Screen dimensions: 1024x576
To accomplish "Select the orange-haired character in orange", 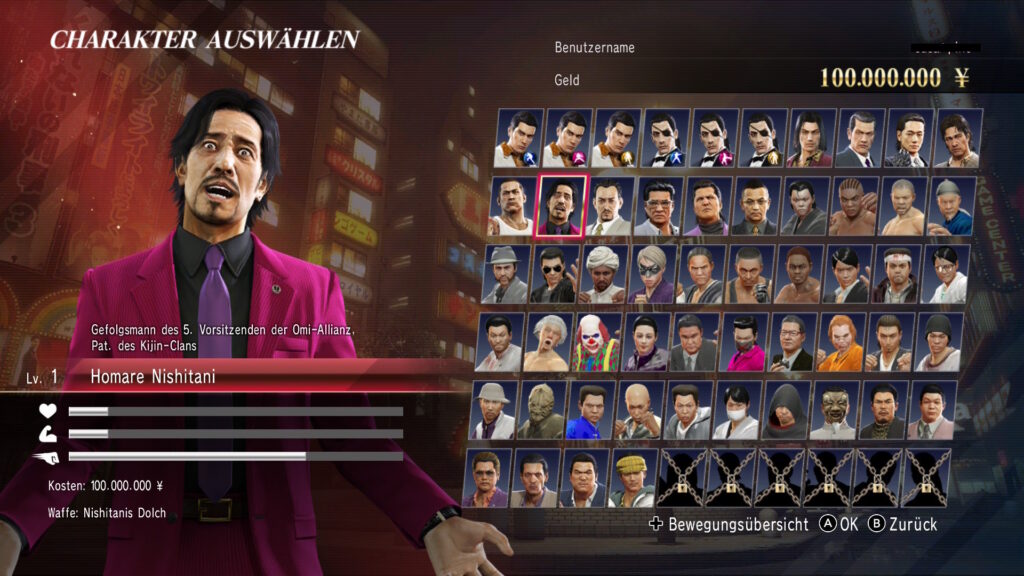I will [x=841, y=343].
